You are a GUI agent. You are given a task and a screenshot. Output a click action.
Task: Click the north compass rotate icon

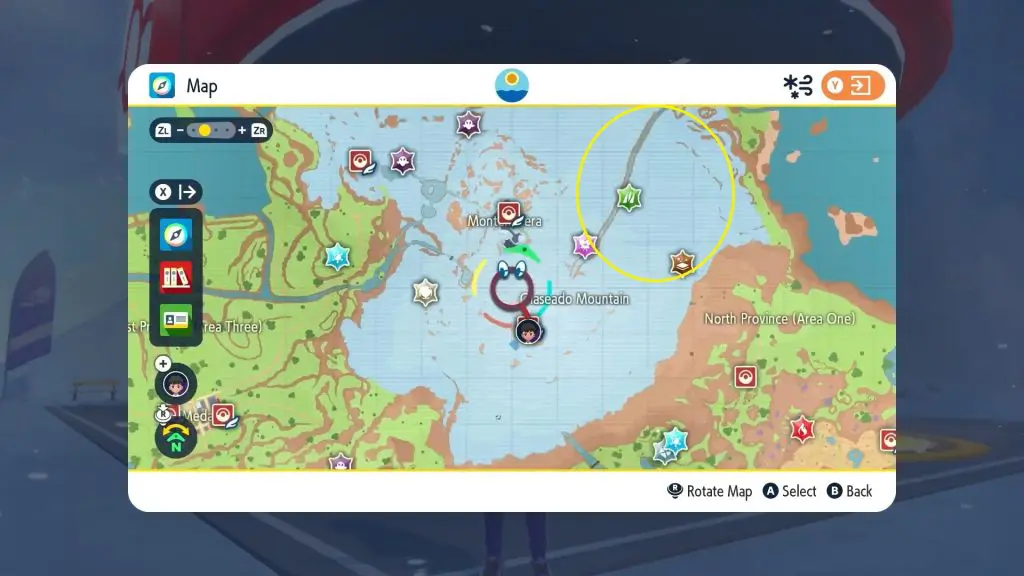[x=176, y=438]
